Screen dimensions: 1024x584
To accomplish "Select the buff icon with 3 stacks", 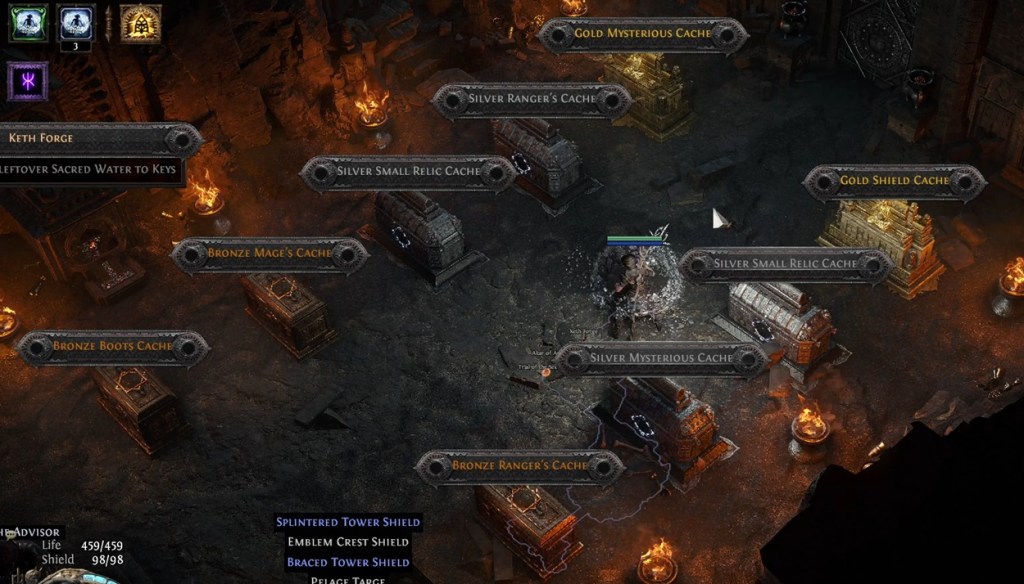I will pyautogui.click(x=77, y=22).
